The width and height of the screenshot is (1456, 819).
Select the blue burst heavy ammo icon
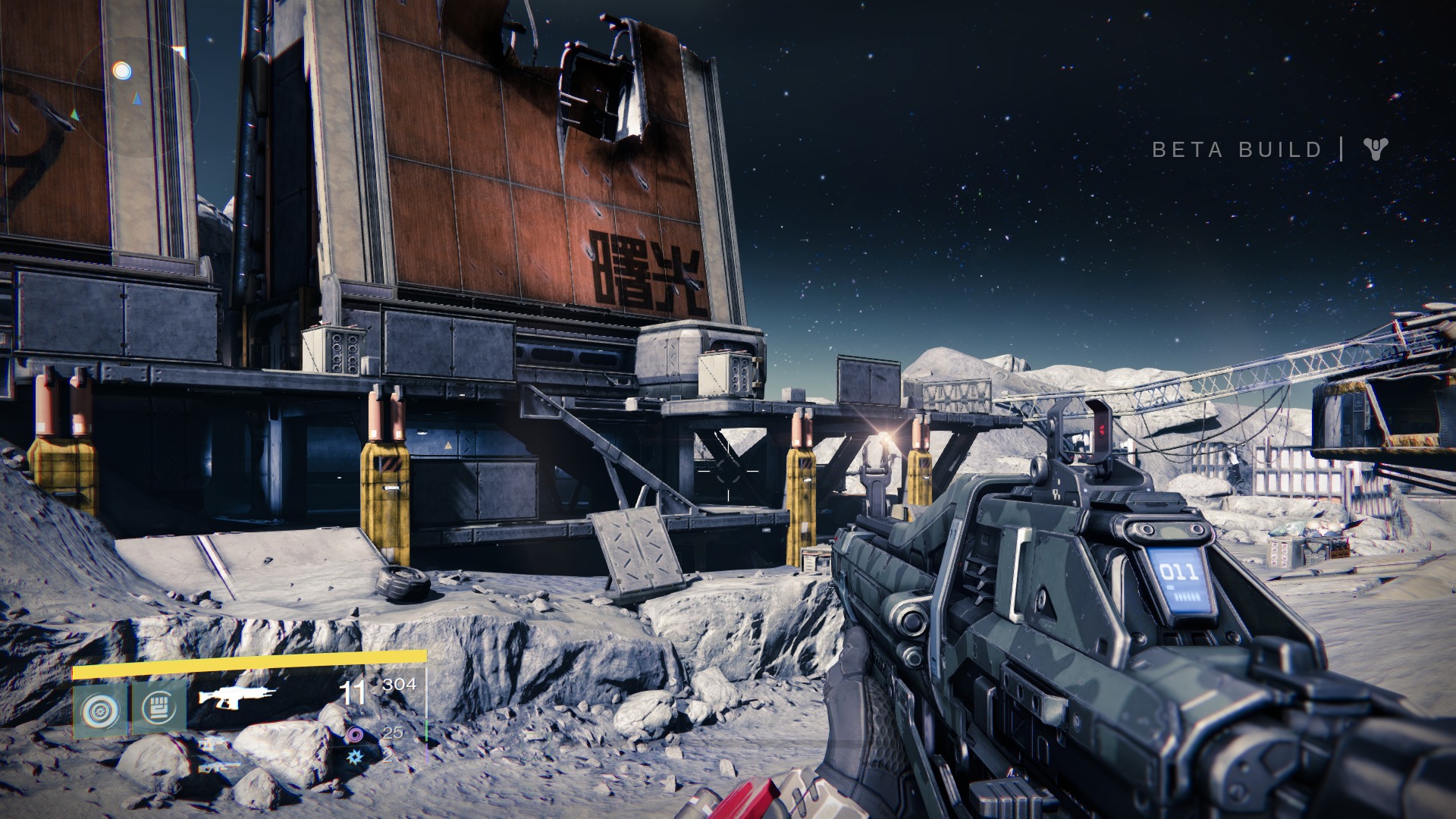click(354, 755)
